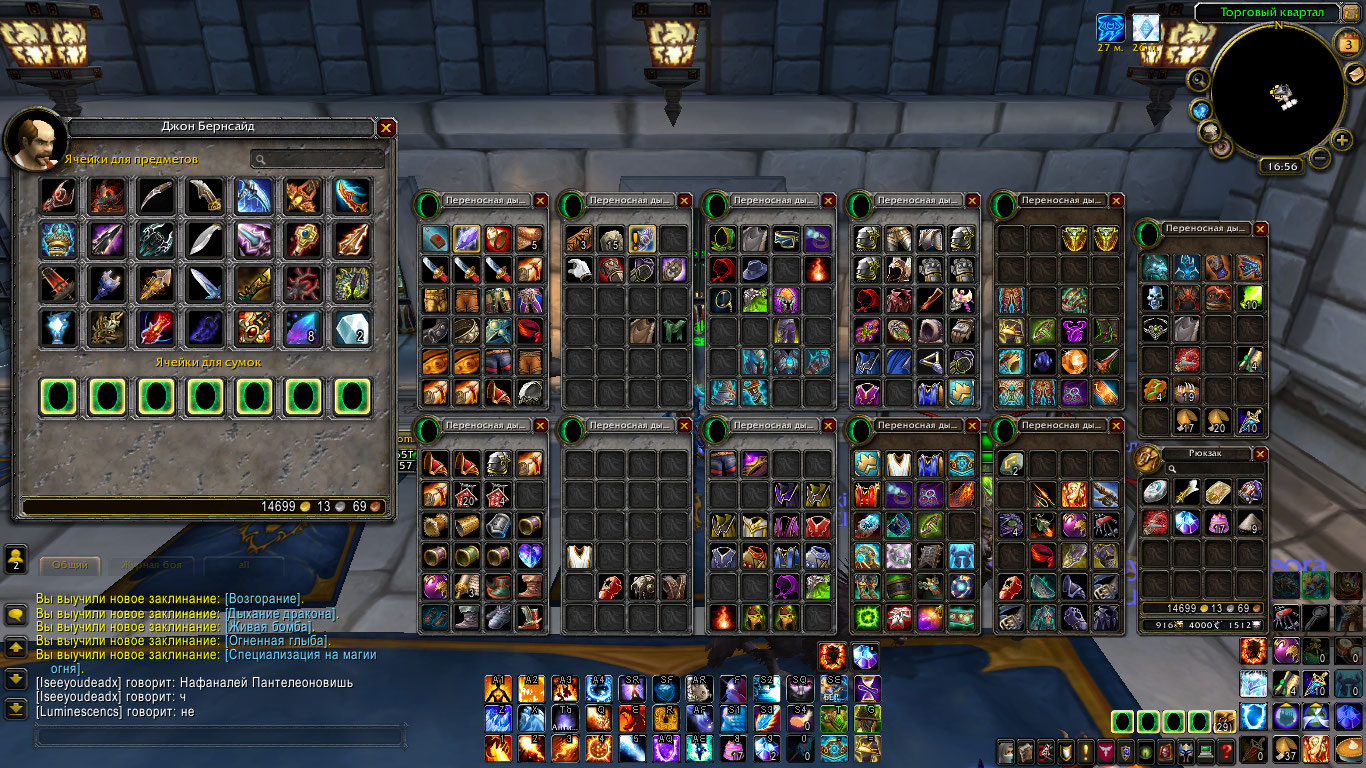Select the white crystal stack of 2 in bank

[352, 327]
